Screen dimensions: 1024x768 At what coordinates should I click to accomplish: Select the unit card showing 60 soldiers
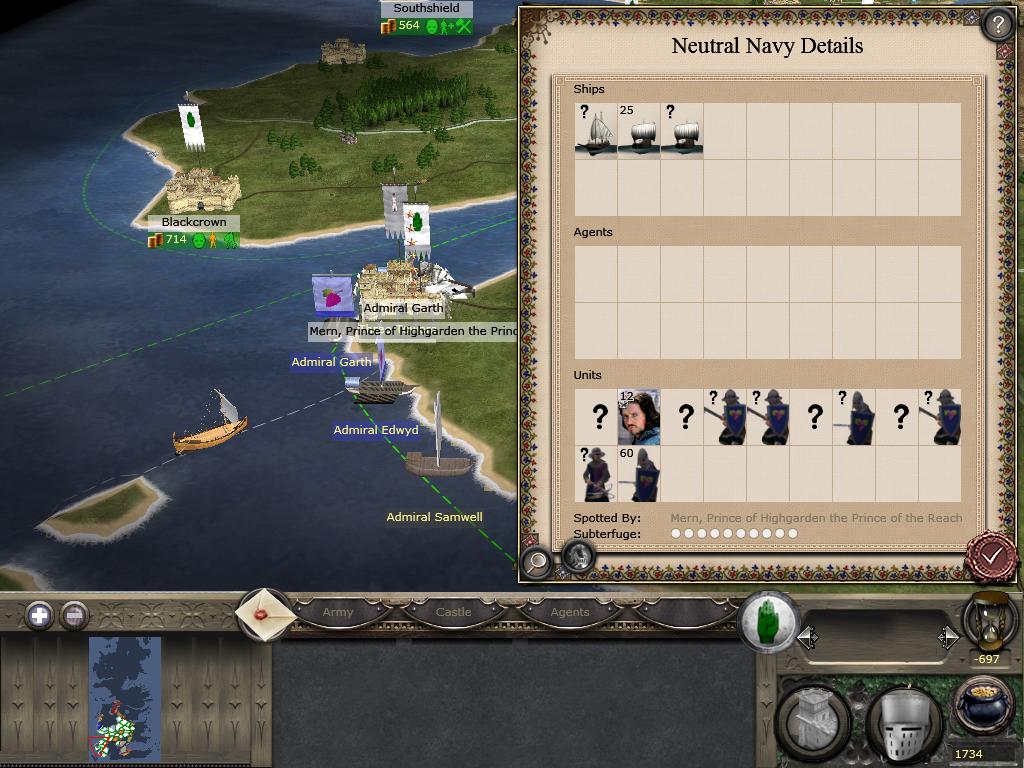click(x=638, y=474)
